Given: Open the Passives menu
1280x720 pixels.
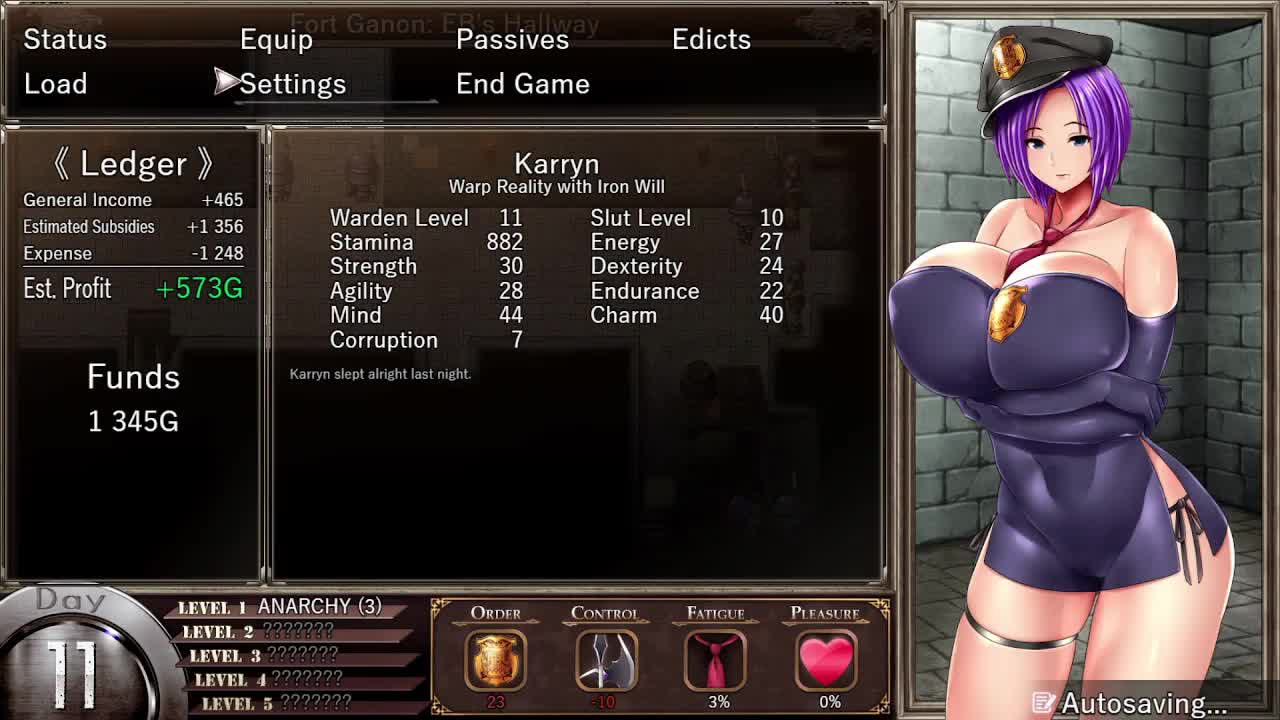Looking at the screenshot, I should (512, 39).
